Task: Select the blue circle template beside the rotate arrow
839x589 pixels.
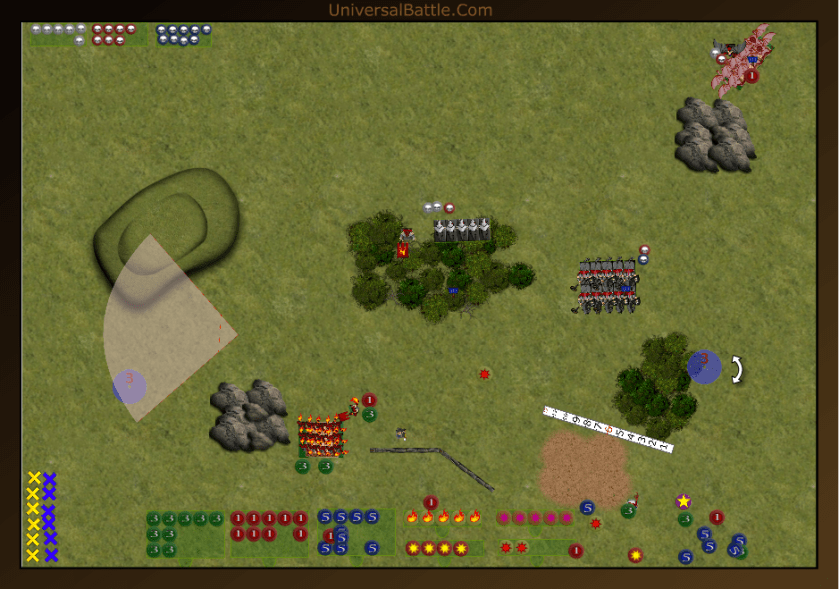Action: point(704,366)
